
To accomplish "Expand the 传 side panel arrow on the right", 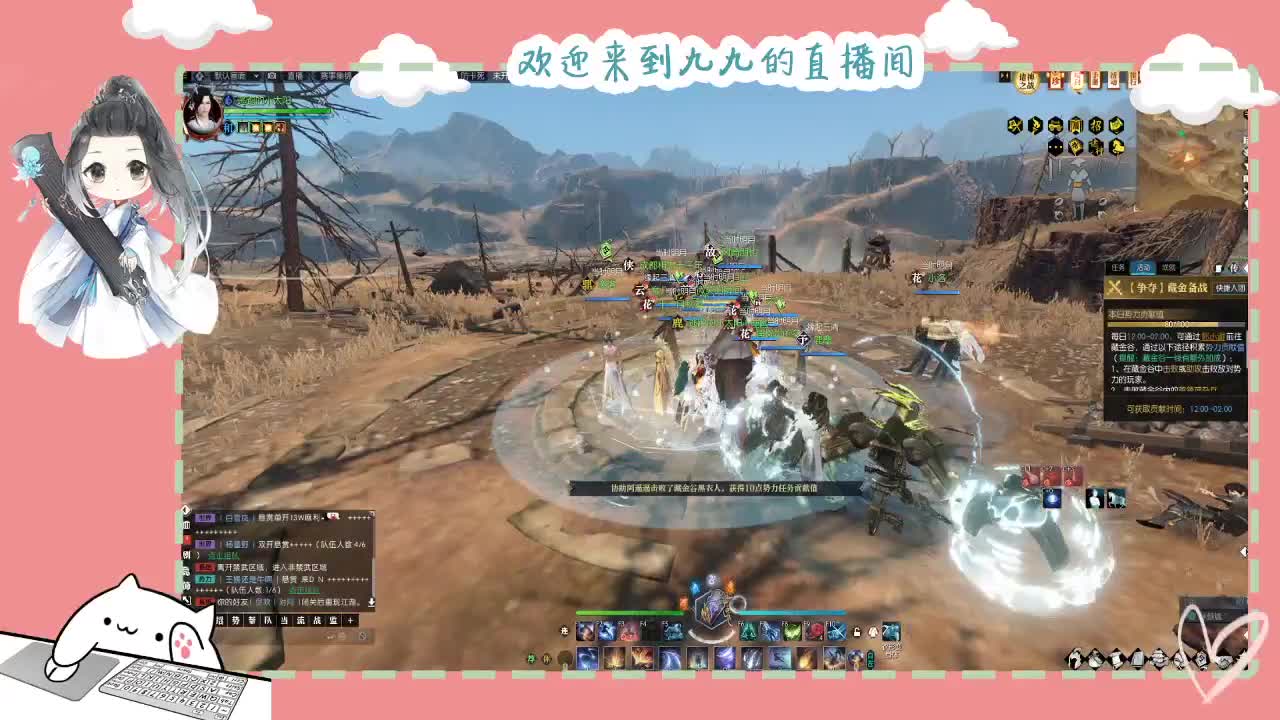I will coord(1245,268).
